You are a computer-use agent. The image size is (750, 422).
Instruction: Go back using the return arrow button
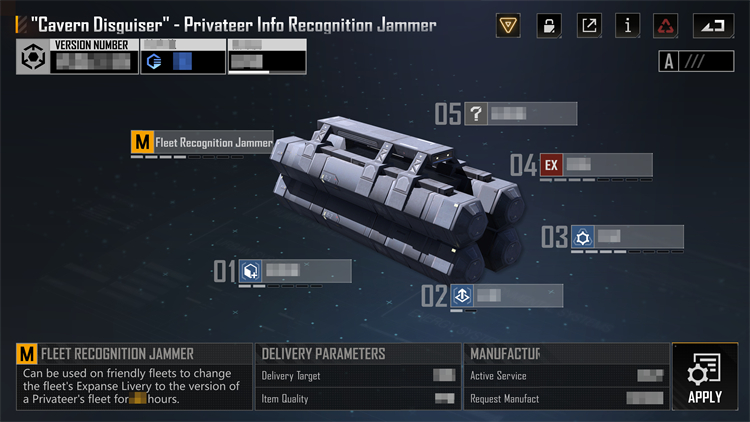[713, 26]
